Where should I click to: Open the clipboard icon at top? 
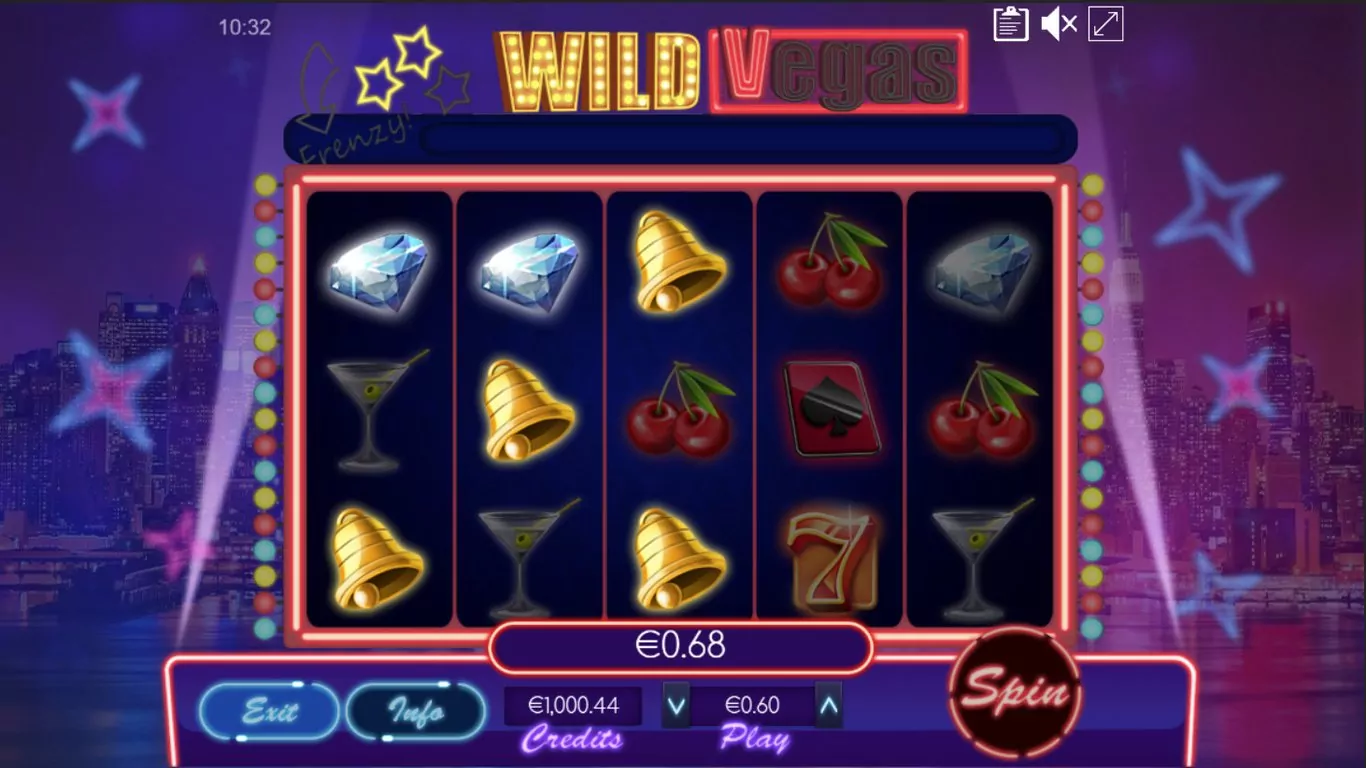click(1011, 24)
